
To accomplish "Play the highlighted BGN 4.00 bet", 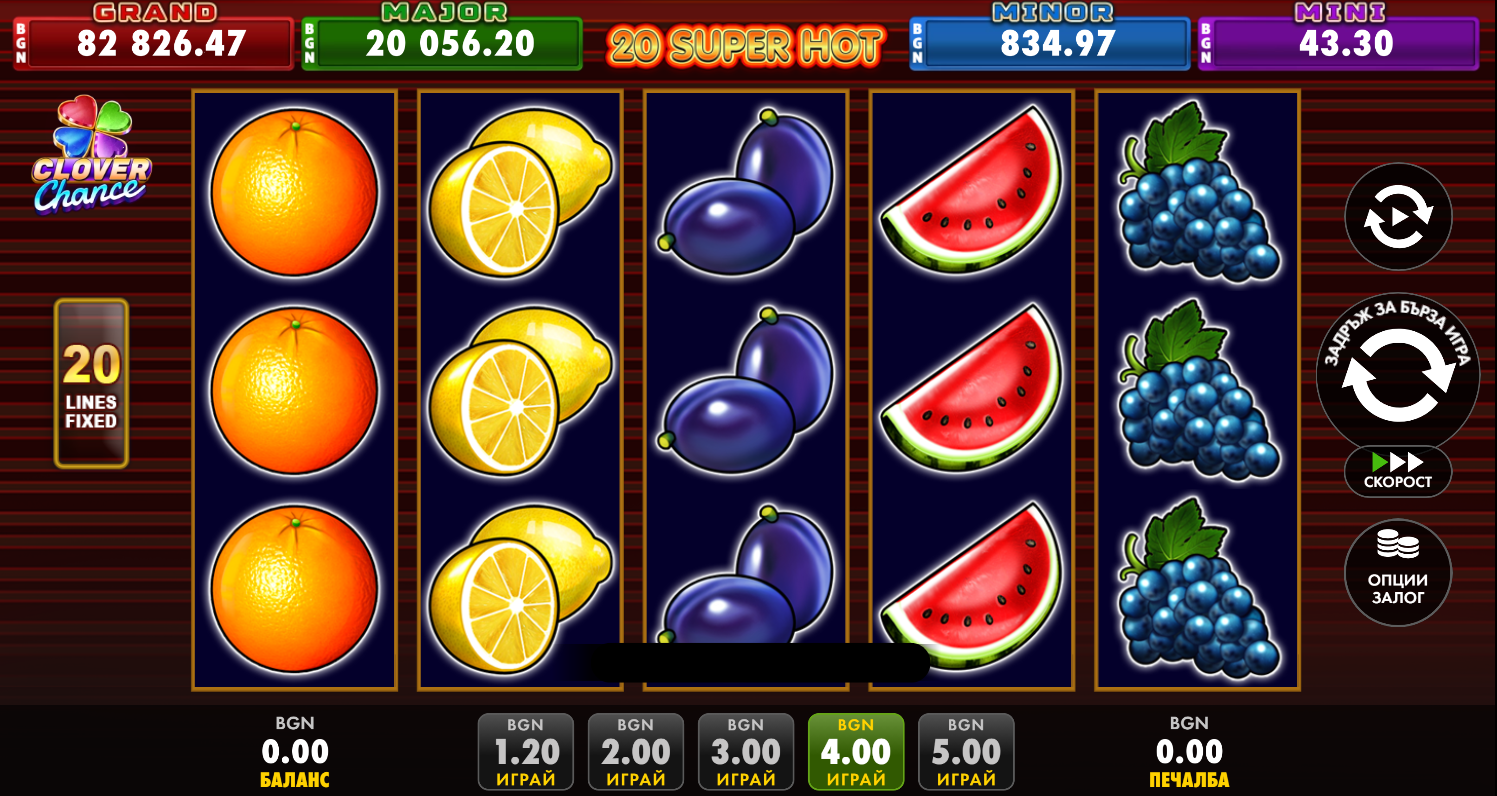I will tap(856, 752).
